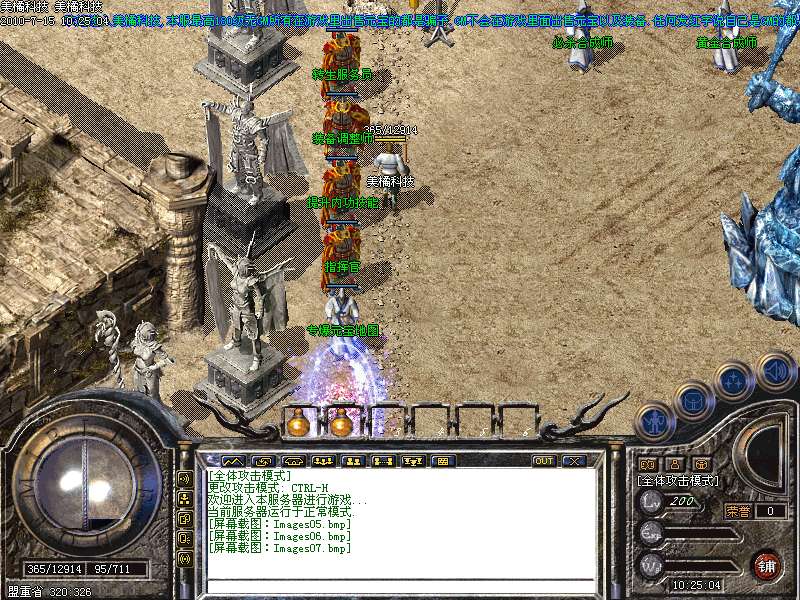This screenshot has height=600, width=800.
Task: Select the first gold potion gourd in belt
Action: coord(298,423)
